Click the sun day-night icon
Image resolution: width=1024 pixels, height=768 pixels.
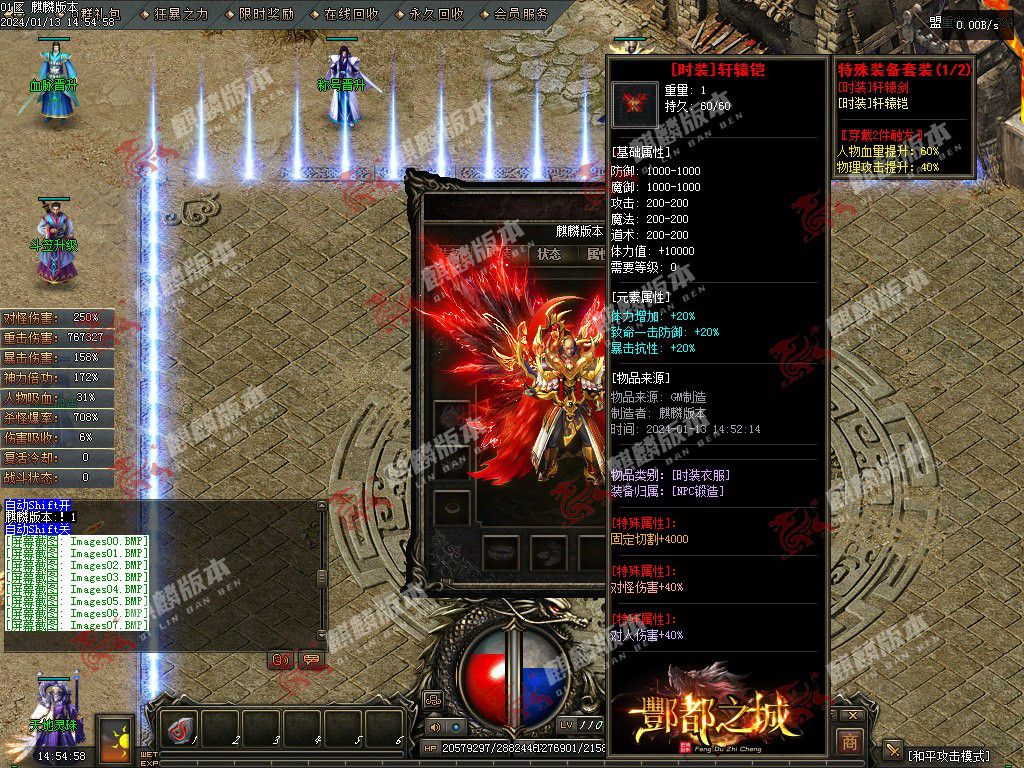click(x=114, y=738)
